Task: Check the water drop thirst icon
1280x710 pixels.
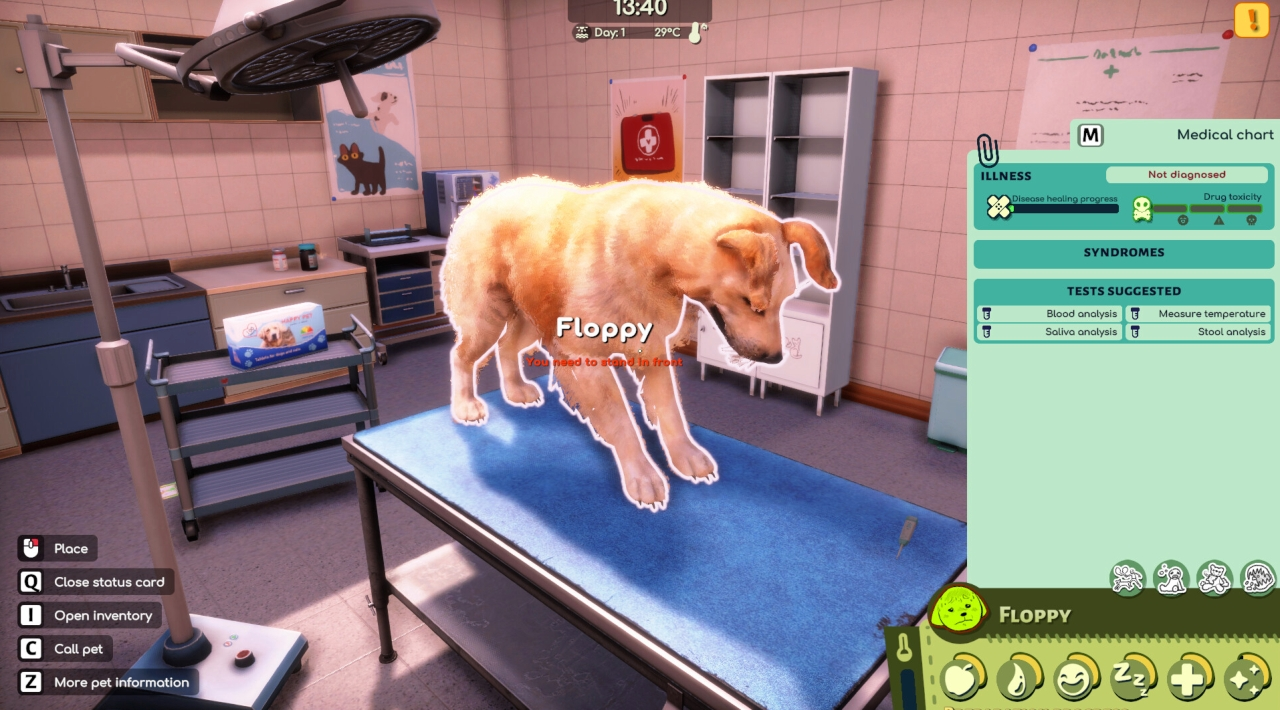Action: [x=1019, y=680]
